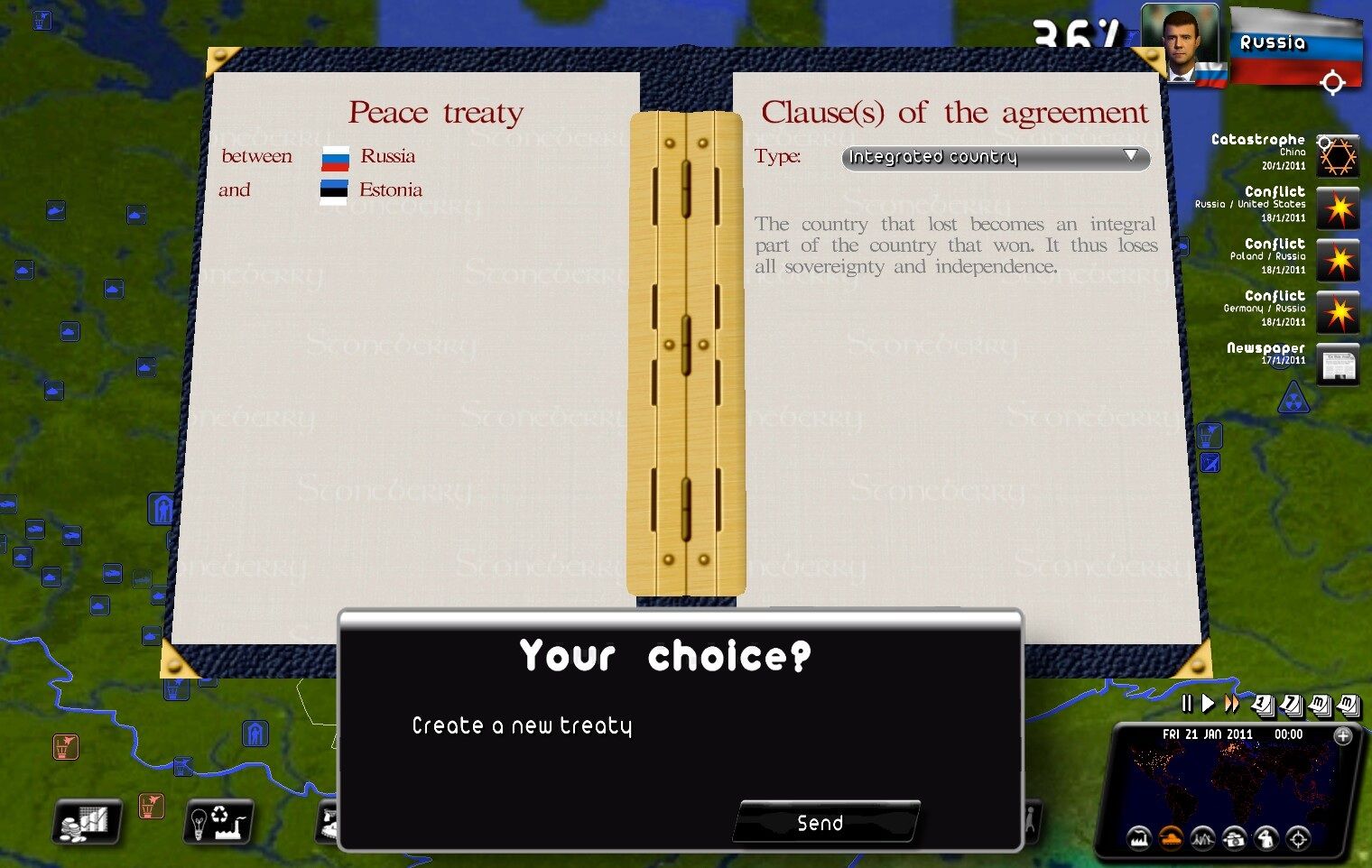The image size is (1372, 868).
Task: Fast-forward the game time
Action: (x=1230, y=703)
